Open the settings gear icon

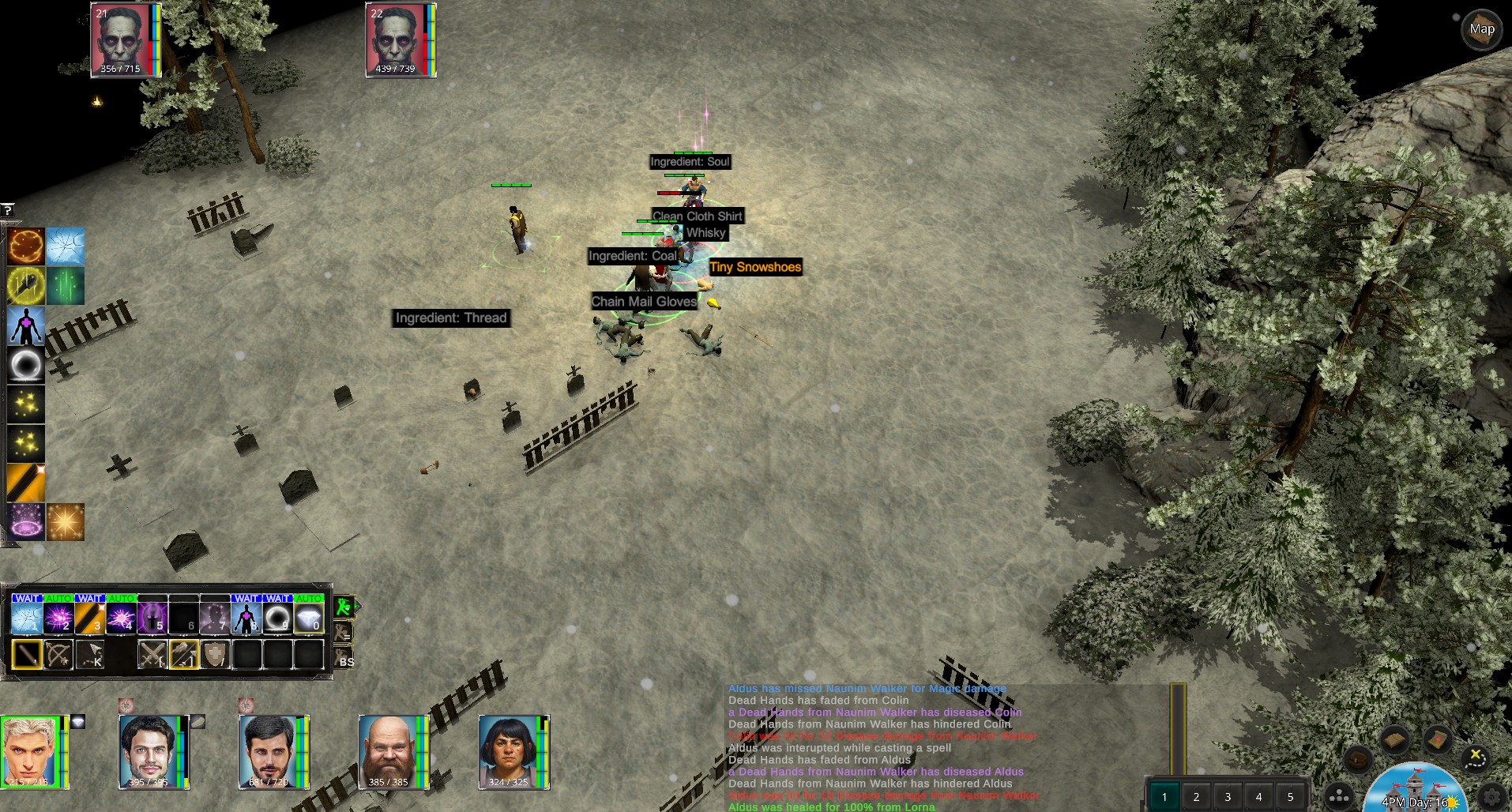[x=1492, y=796]
